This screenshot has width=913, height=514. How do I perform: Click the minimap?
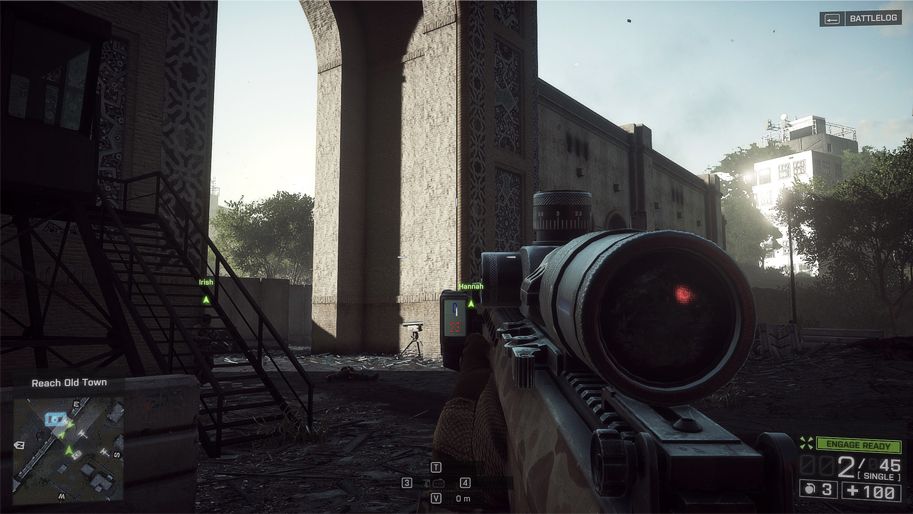68,448
